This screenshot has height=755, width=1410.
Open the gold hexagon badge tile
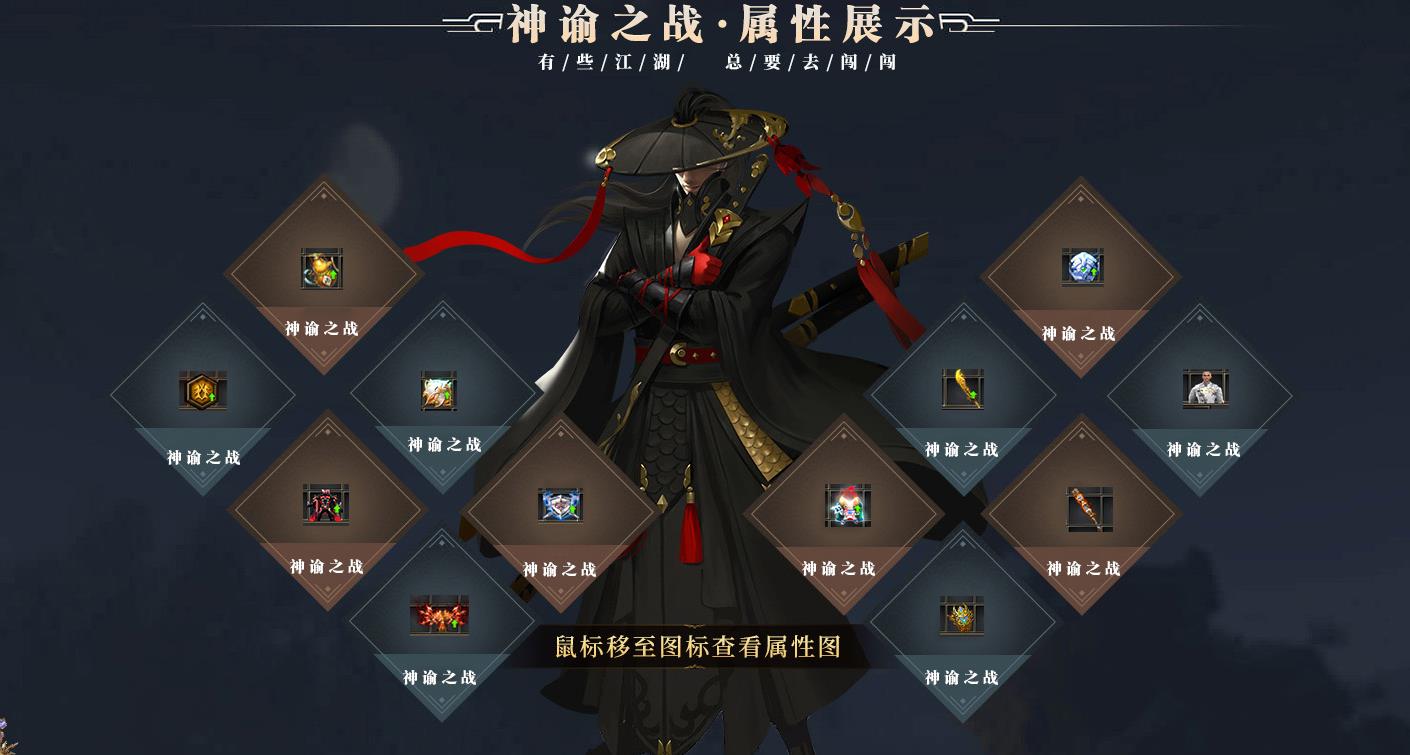[203, 391]
